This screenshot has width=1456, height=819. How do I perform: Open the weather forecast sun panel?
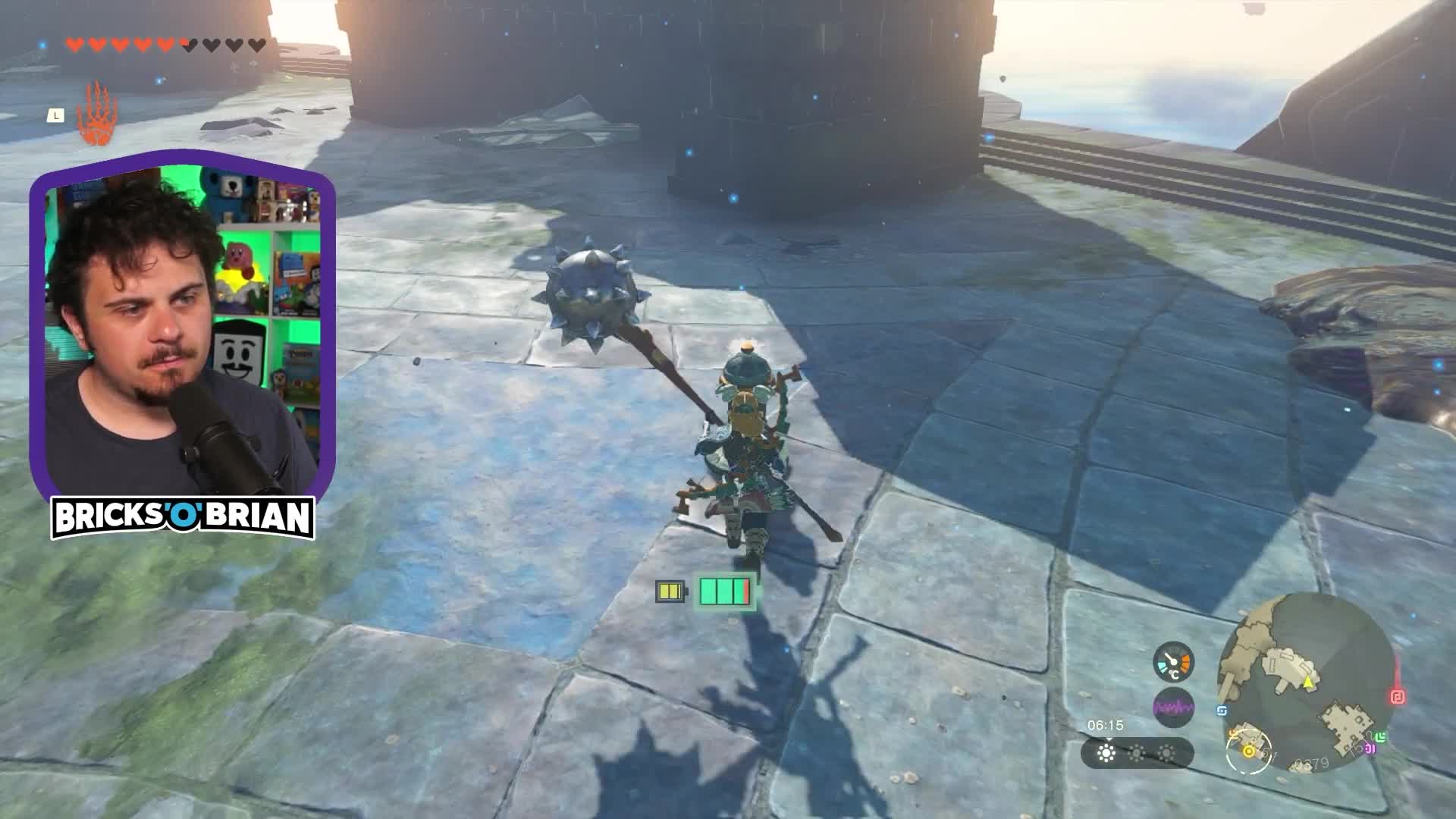1137,753
